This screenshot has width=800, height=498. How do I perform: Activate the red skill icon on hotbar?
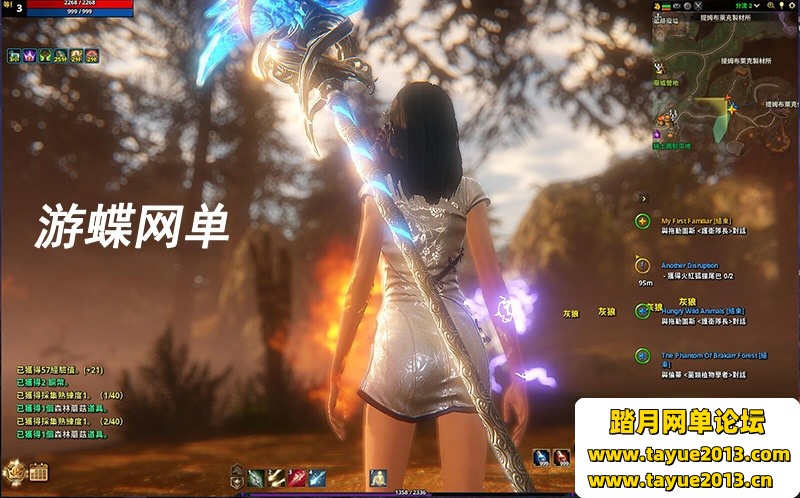click(x=297, y=477)
